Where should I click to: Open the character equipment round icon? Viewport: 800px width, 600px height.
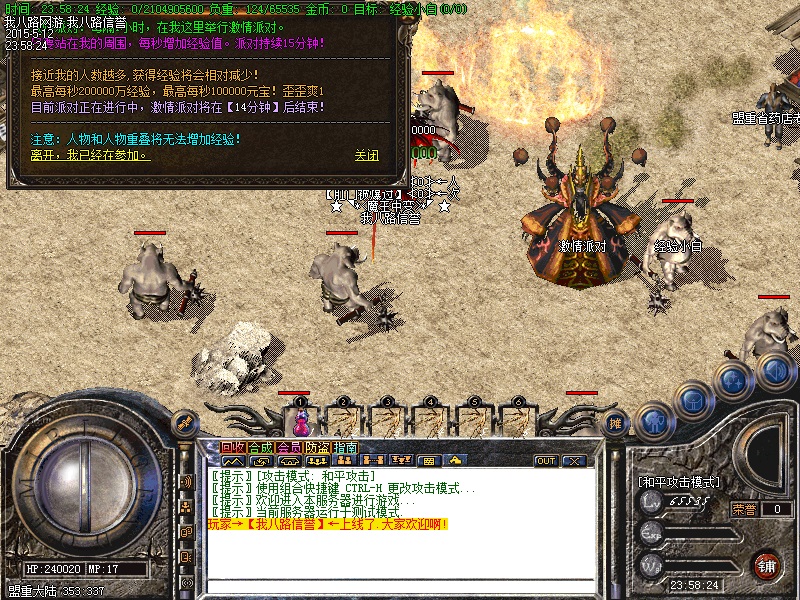tap(654, 421)
